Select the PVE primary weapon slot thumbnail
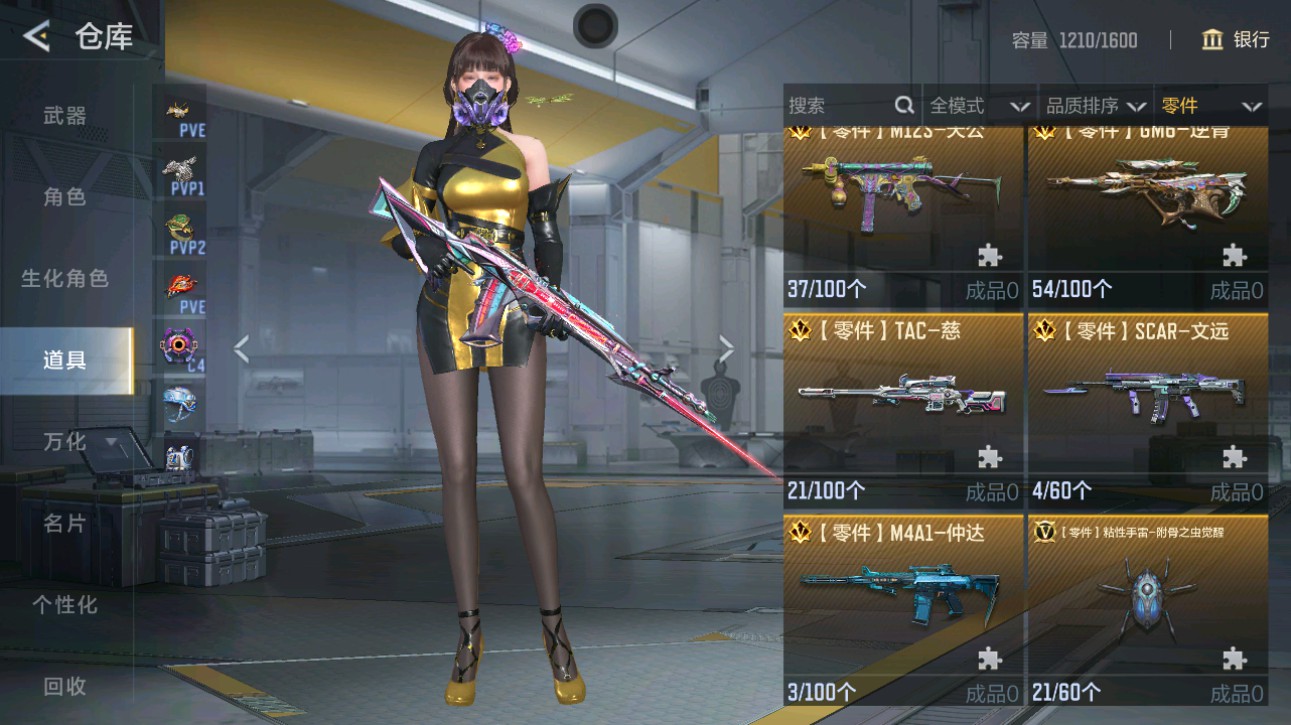The image size is (1291, 725). pos(178,110)
